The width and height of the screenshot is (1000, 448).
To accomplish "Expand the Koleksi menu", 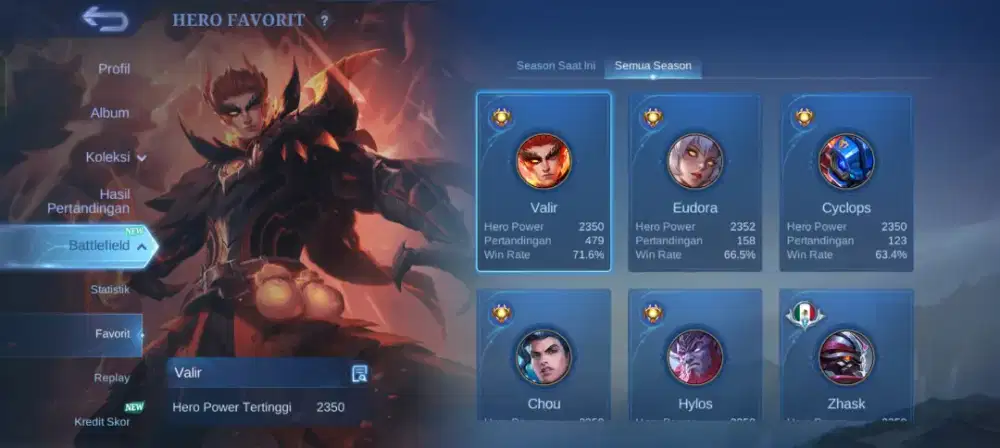I will click(115, 157).
